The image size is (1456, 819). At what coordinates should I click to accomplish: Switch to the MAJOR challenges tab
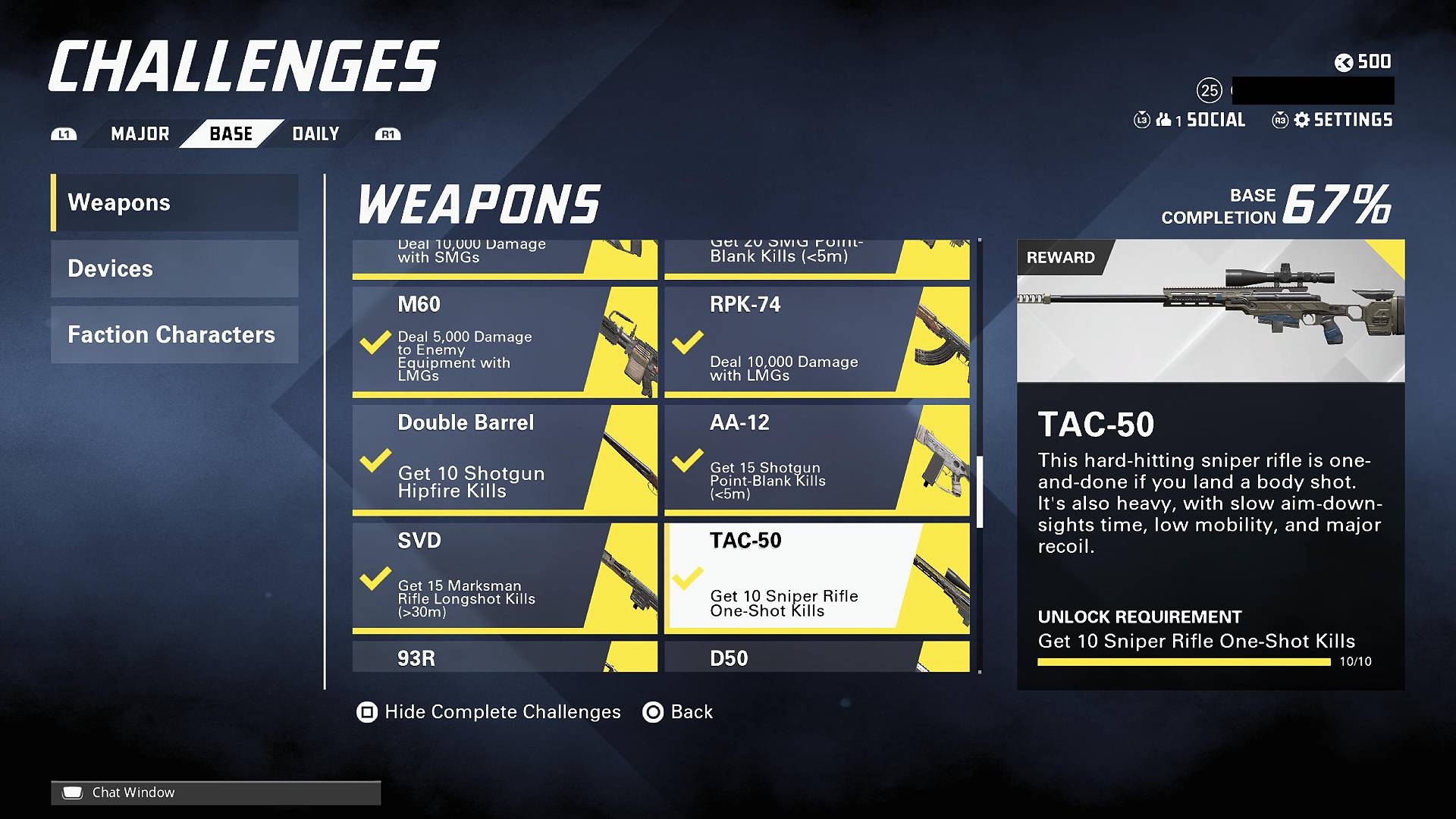[139, 133]
